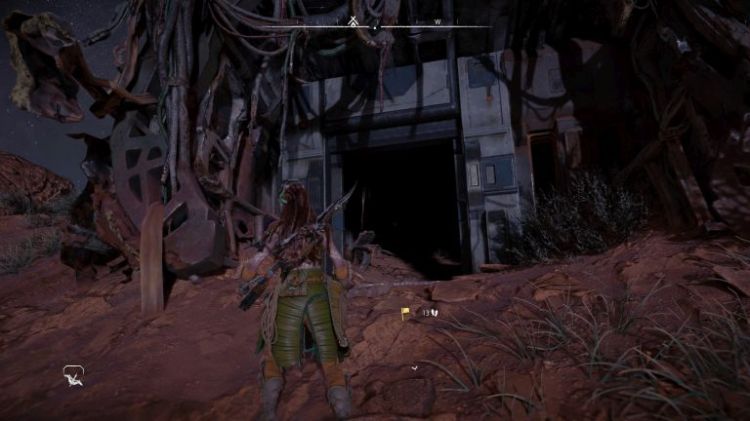Select the campfire marker on the compass
This screenshot has width=750, height=421.
[x=353, y=20]
